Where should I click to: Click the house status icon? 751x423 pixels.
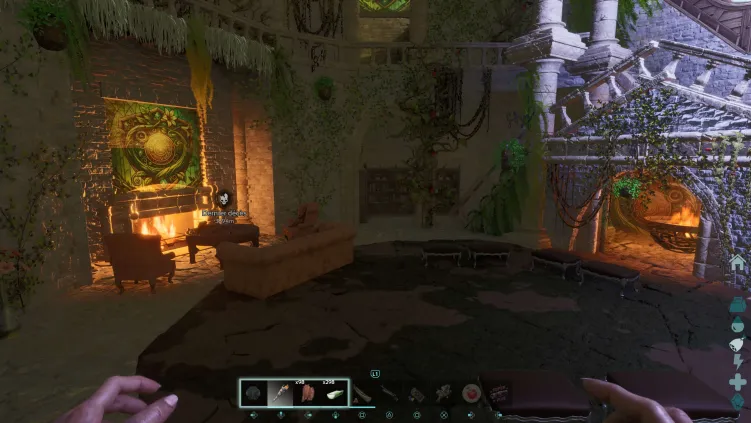click(x=738, y=263)
